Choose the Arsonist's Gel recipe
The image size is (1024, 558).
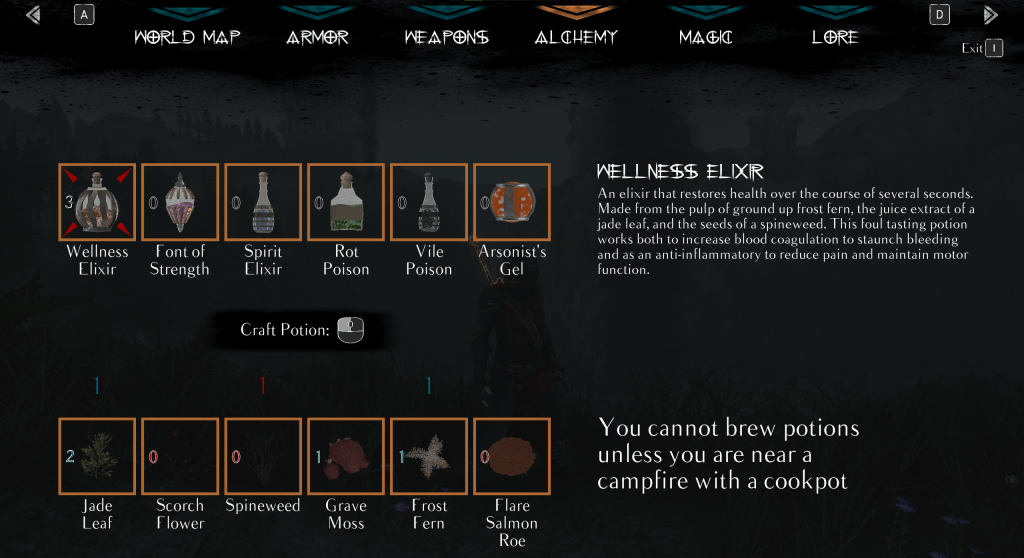(512, 202)
